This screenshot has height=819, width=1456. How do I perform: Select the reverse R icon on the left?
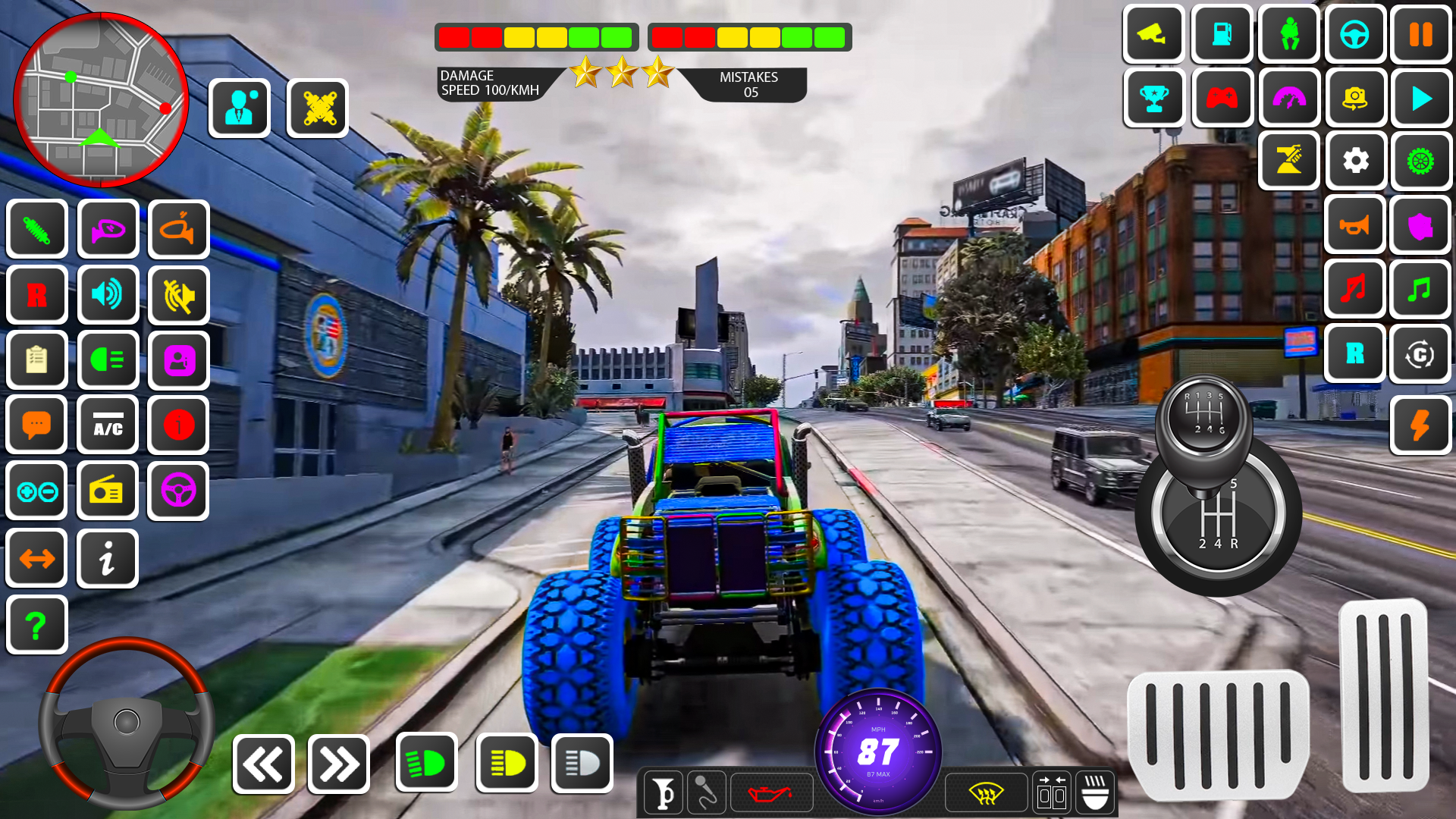[36, 294]
